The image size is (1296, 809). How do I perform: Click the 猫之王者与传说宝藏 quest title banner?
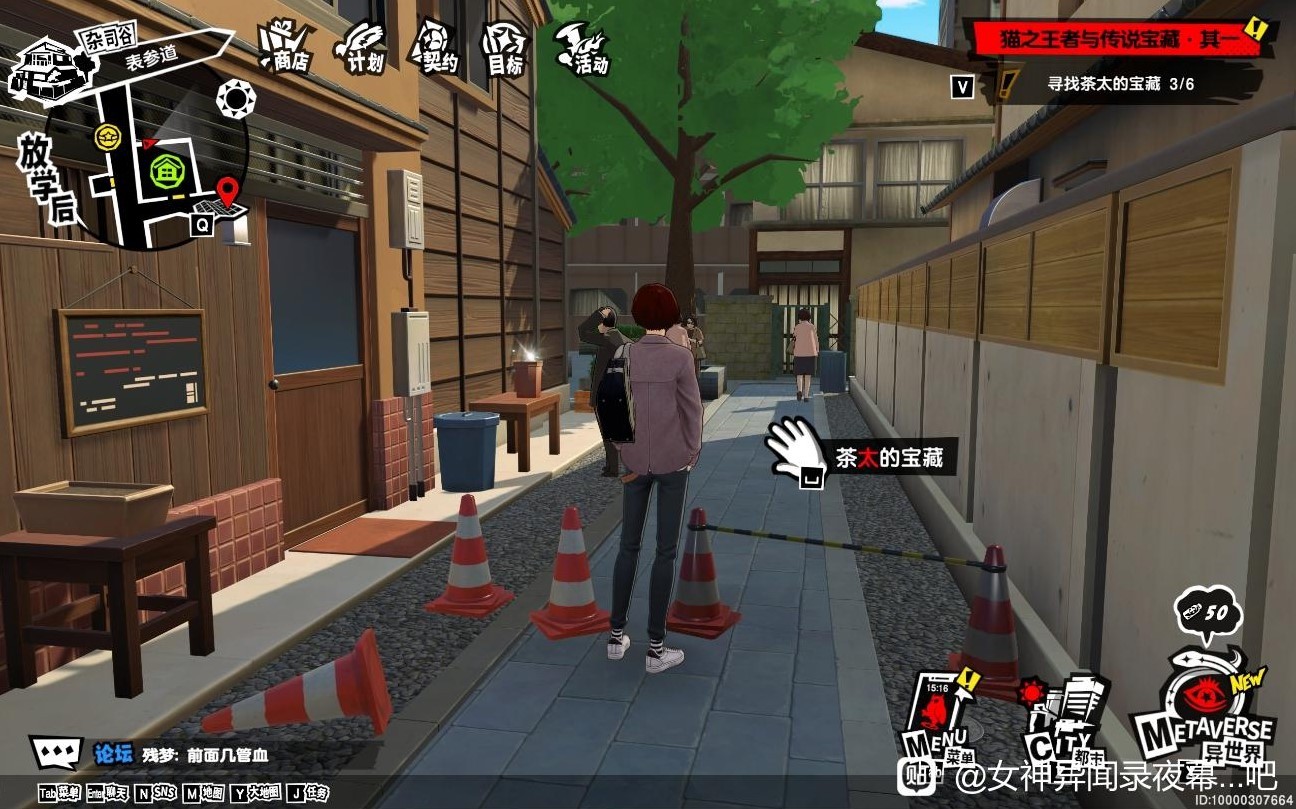point(1122,40)
